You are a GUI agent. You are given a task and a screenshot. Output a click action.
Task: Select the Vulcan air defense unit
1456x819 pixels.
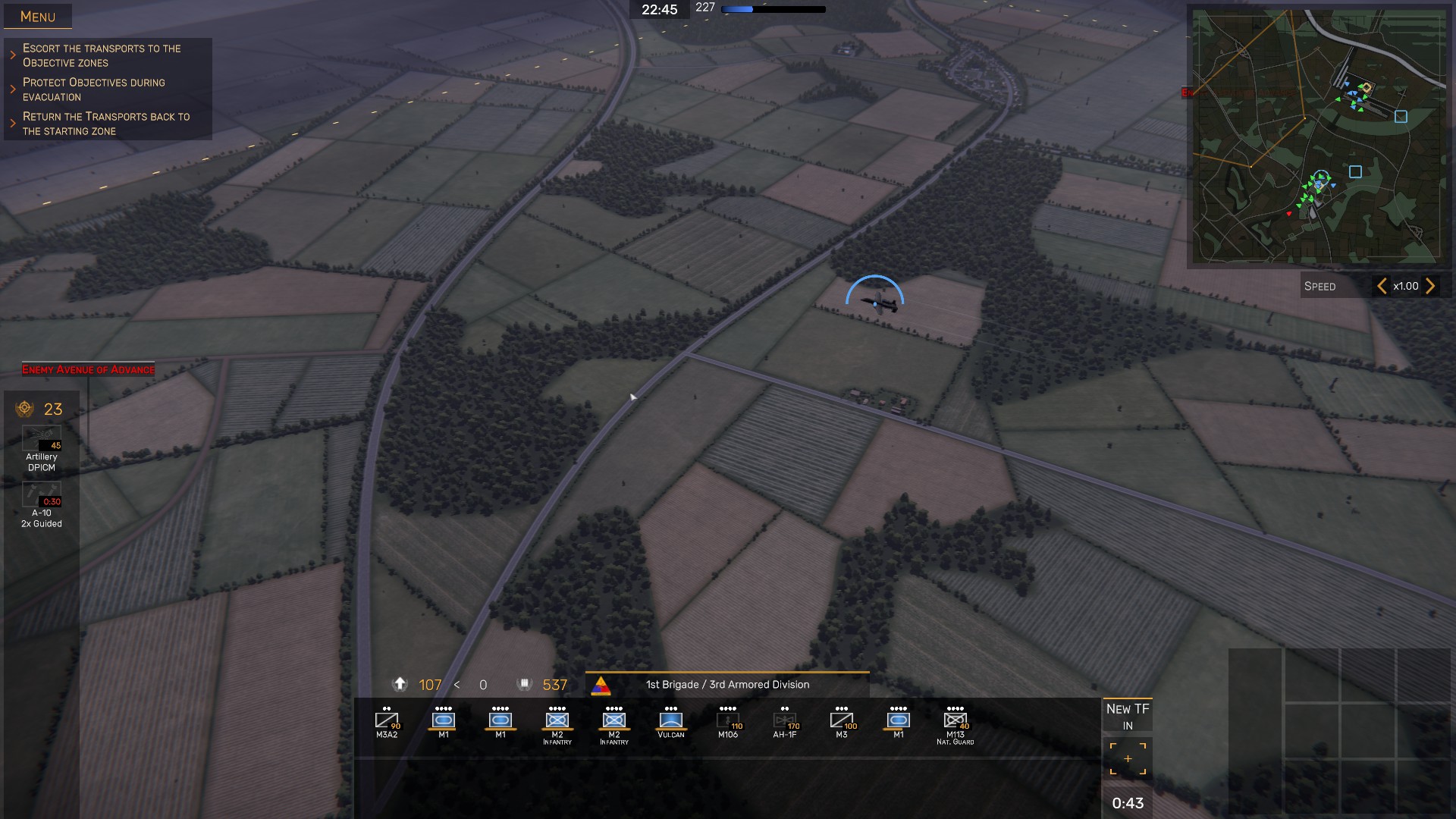coord(671,722)
